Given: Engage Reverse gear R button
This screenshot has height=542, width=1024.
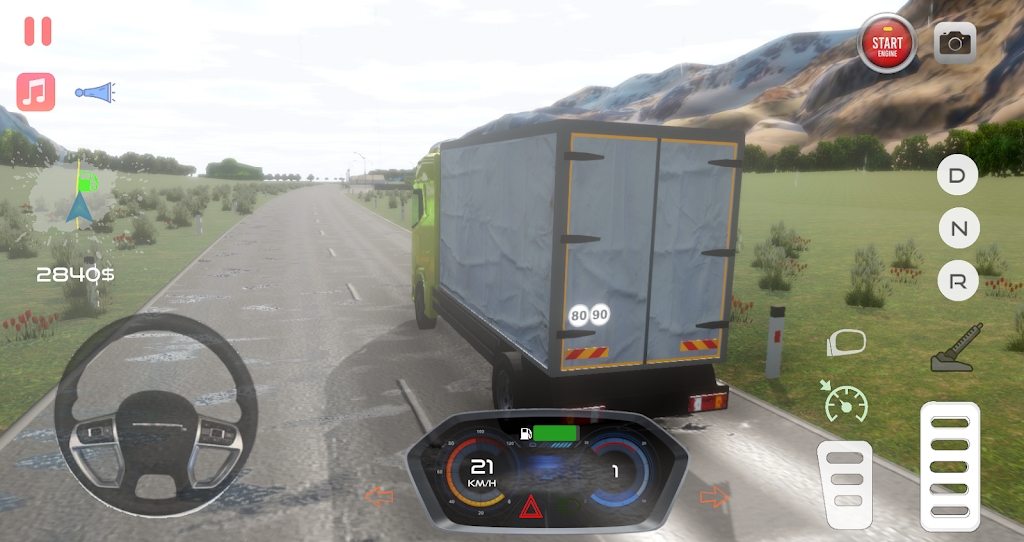Looking at the screenshot, I should point(957,283).
